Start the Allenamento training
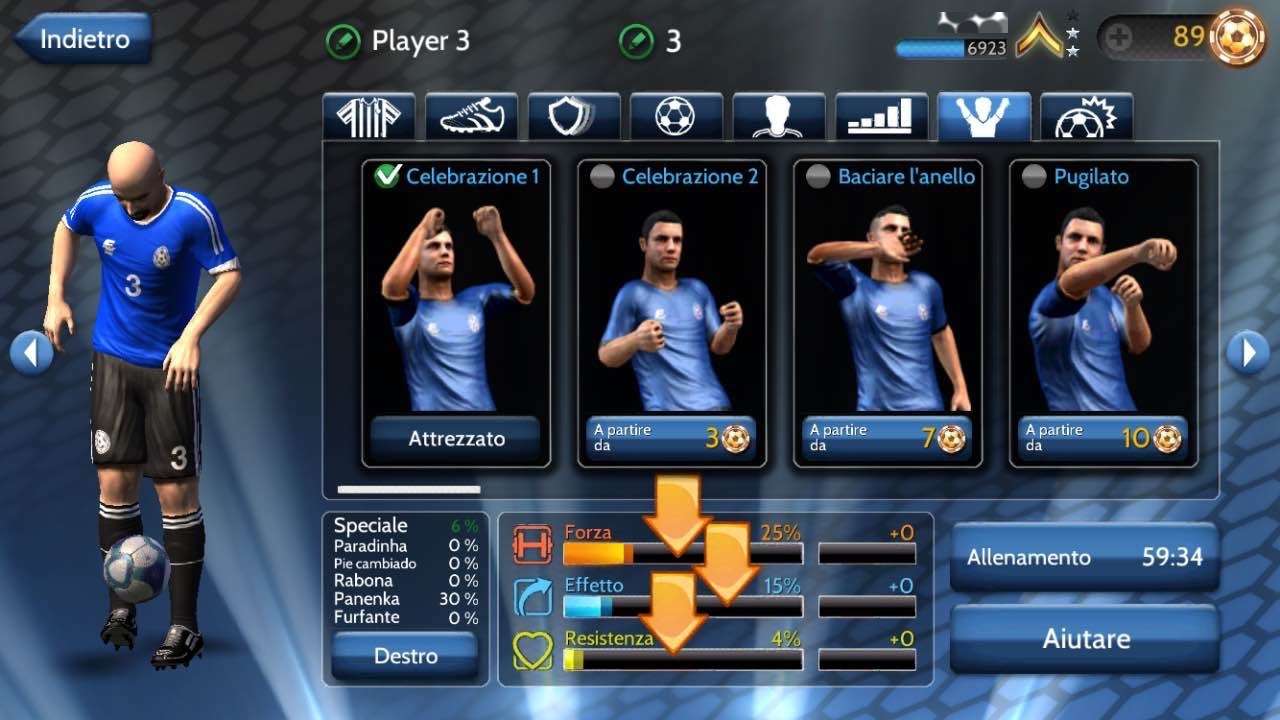This screenshot has height=720, width=1280. [x=1084, y=557]
